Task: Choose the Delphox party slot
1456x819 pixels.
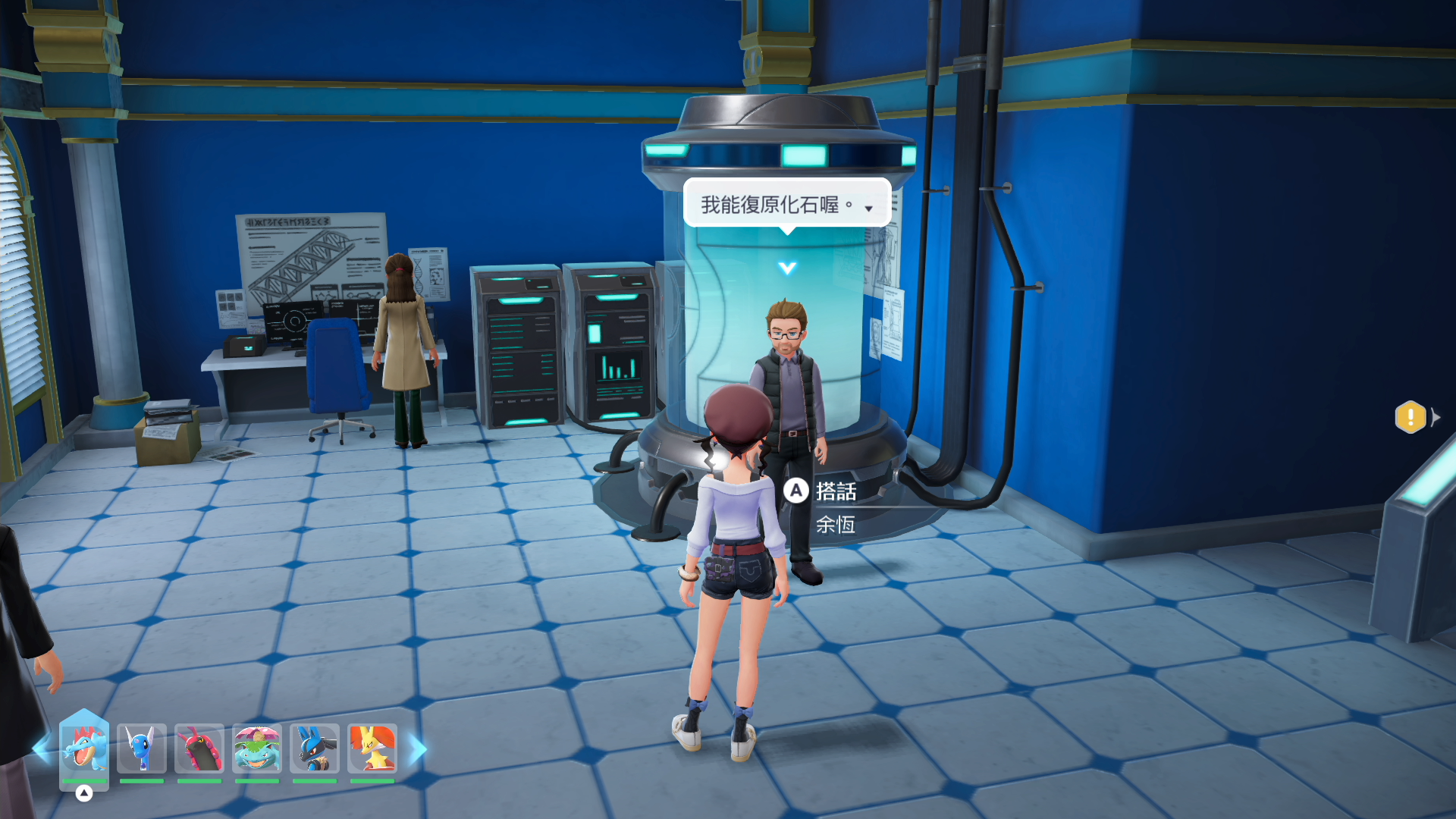Action: pos(372,748)
